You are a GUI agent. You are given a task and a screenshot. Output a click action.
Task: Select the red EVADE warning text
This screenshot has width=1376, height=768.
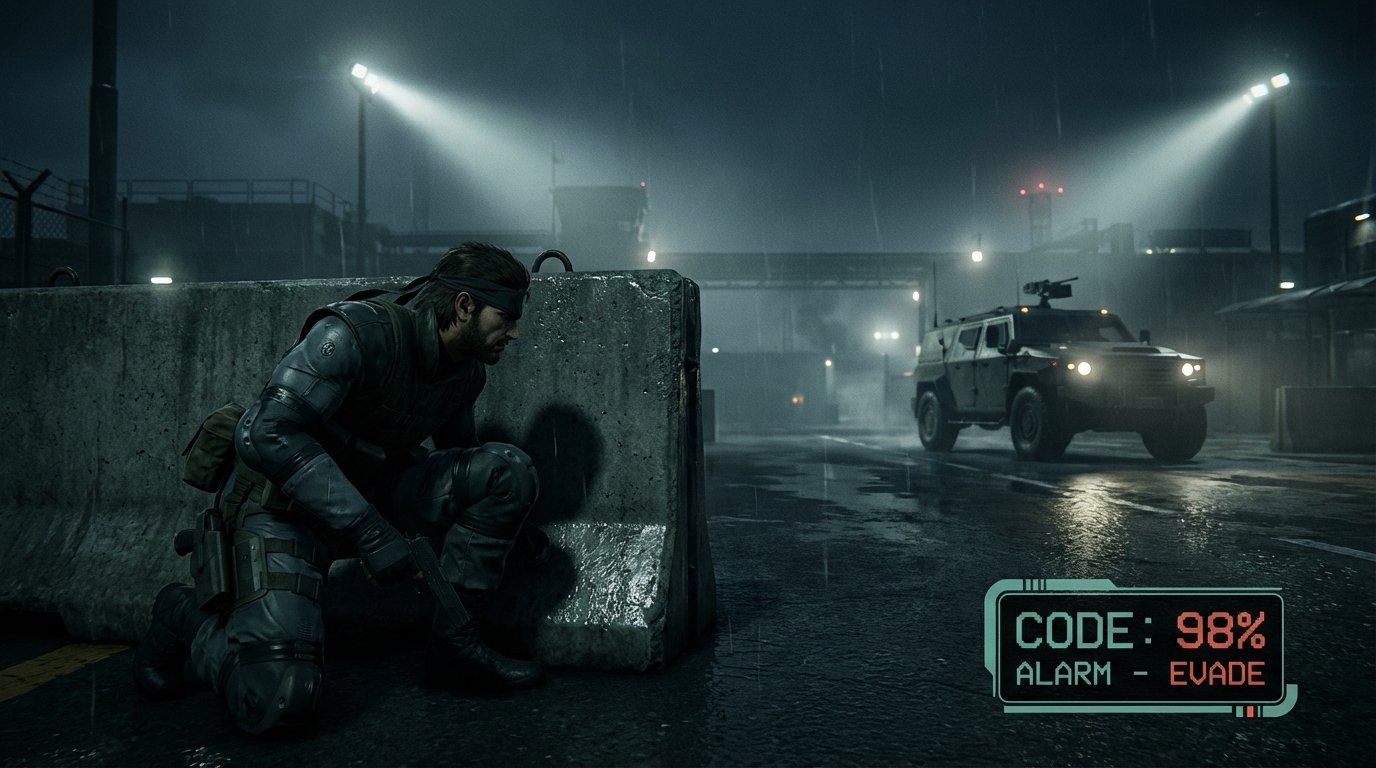click(x=1219, y=671)
